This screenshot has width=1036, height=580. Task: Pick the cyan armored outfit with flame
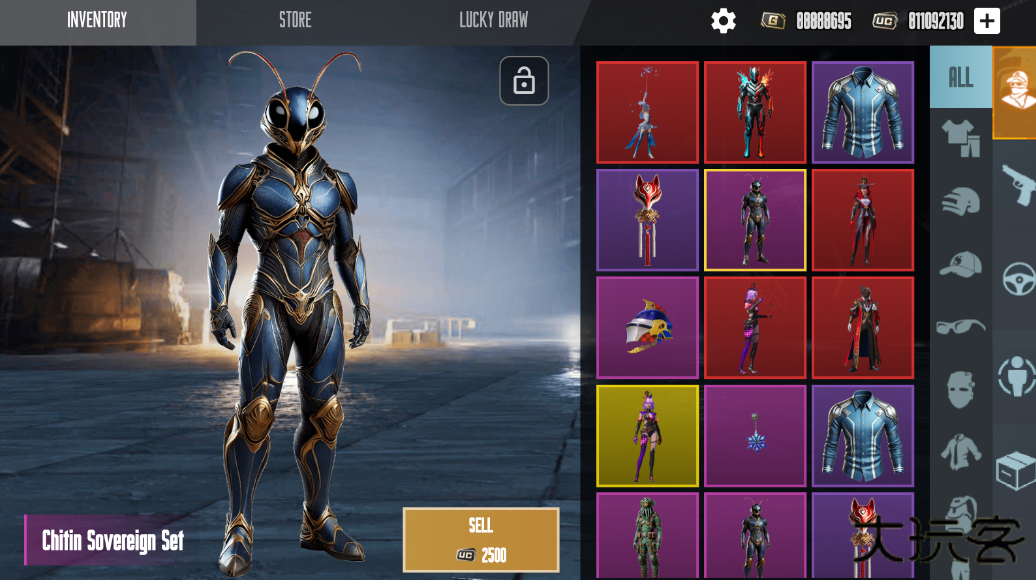[755, 112]
